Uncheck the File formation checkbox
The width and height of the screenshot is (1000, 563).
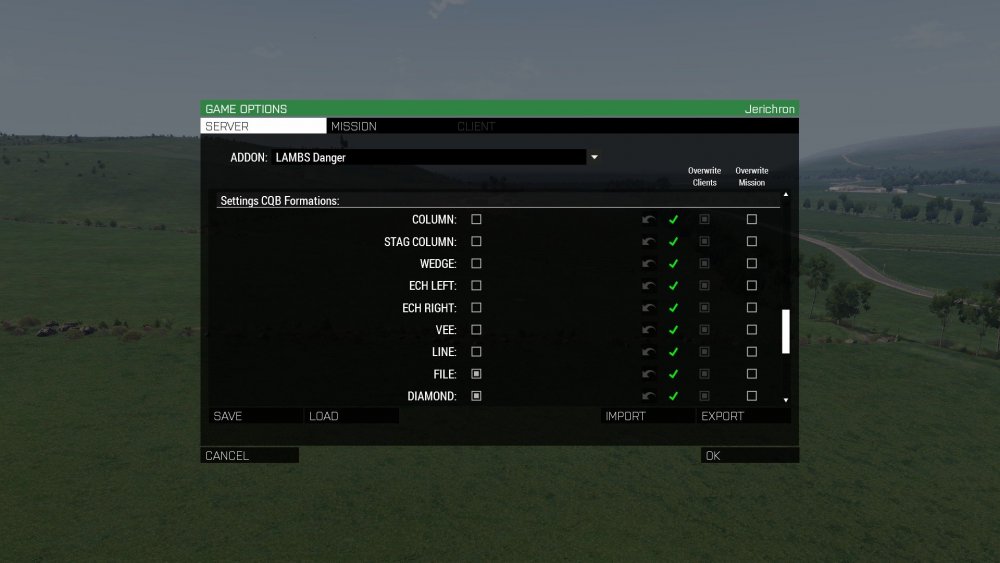[476, 373]
